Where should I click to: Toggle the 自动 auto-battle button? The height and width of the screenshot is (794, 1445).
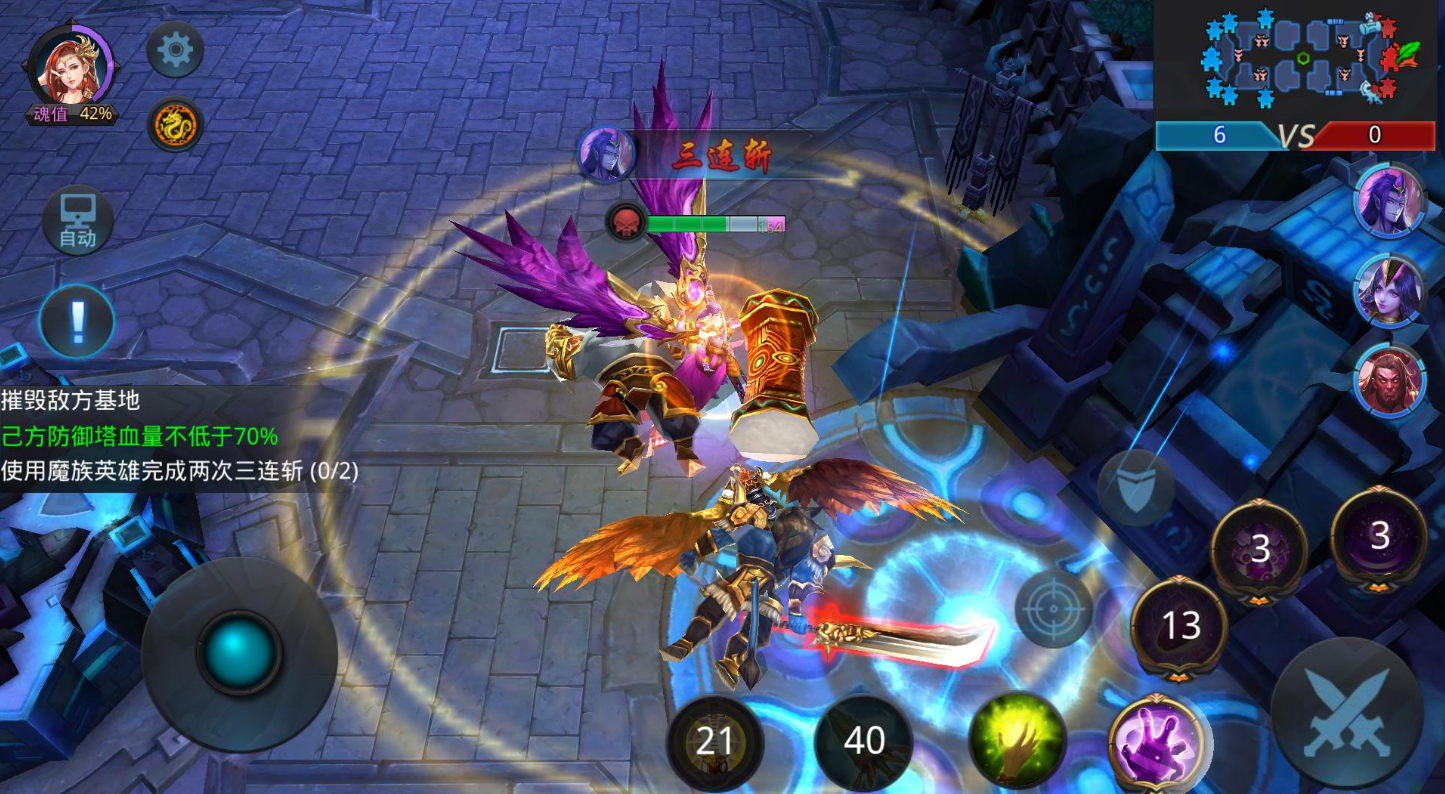[77, 220]
